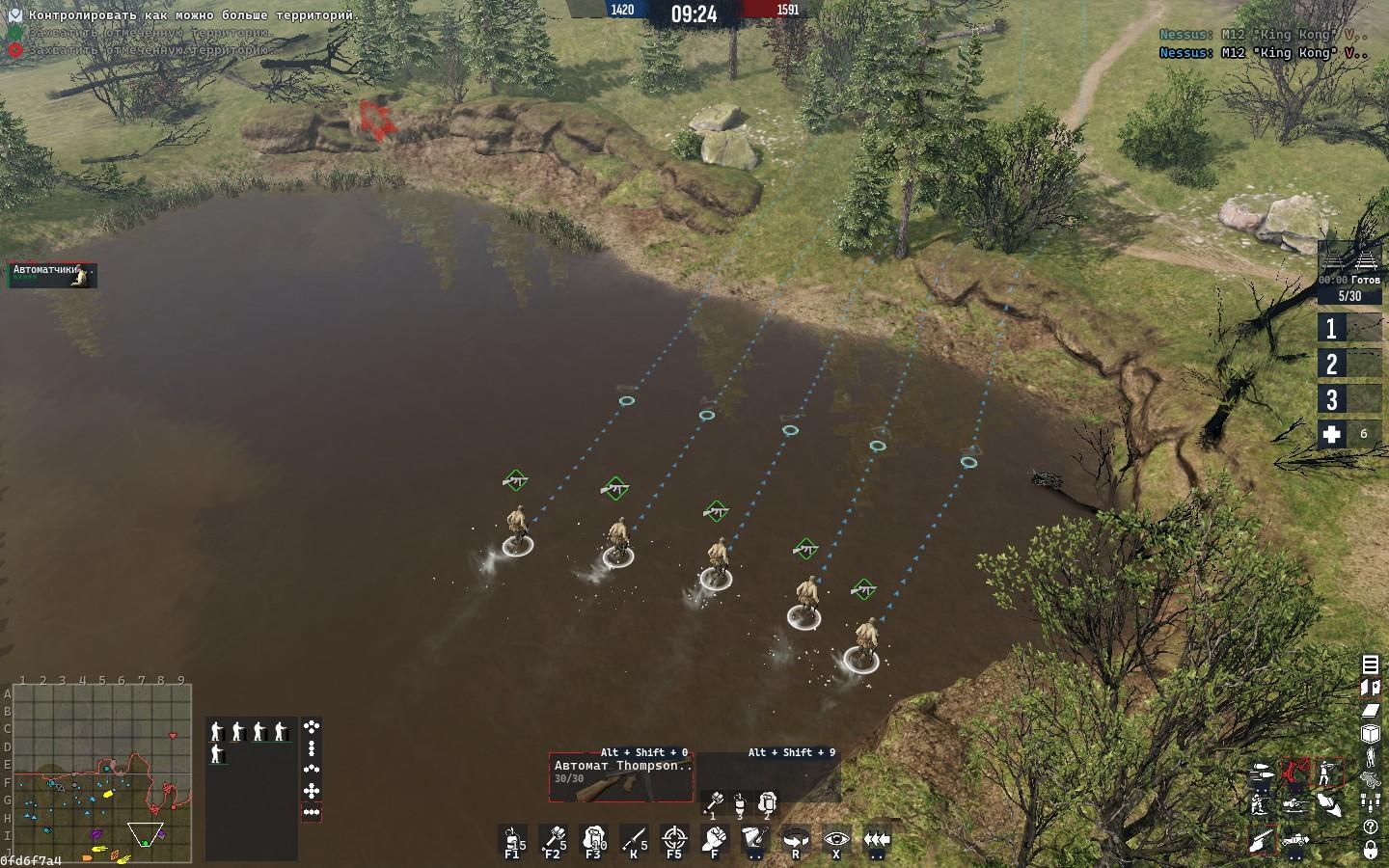Choose the horizontal line formation
Screen dimensions: 1389x868
(x=312, y=812)
